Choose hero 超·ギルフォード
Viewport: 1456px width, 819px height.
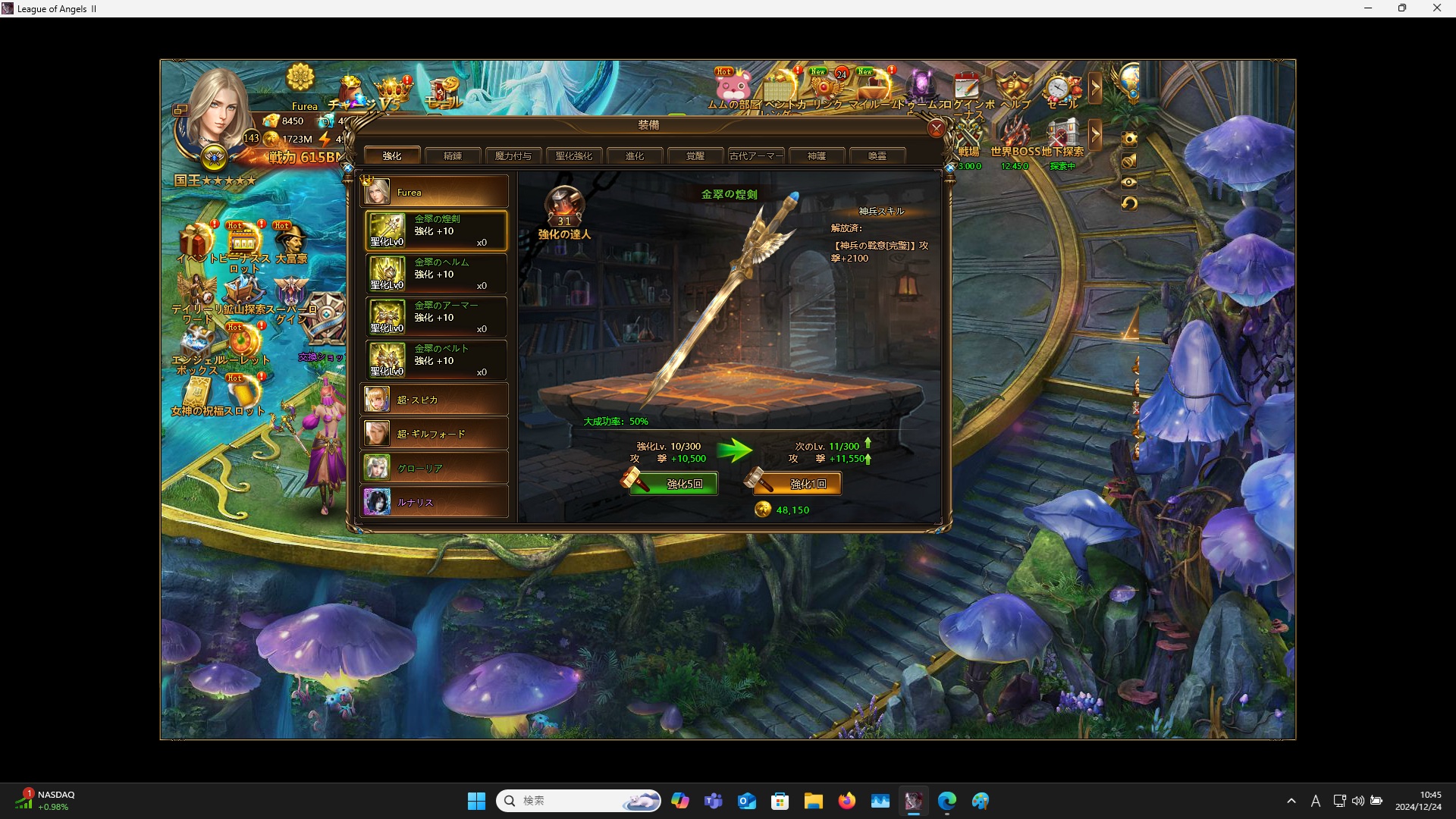coord(435,434)
